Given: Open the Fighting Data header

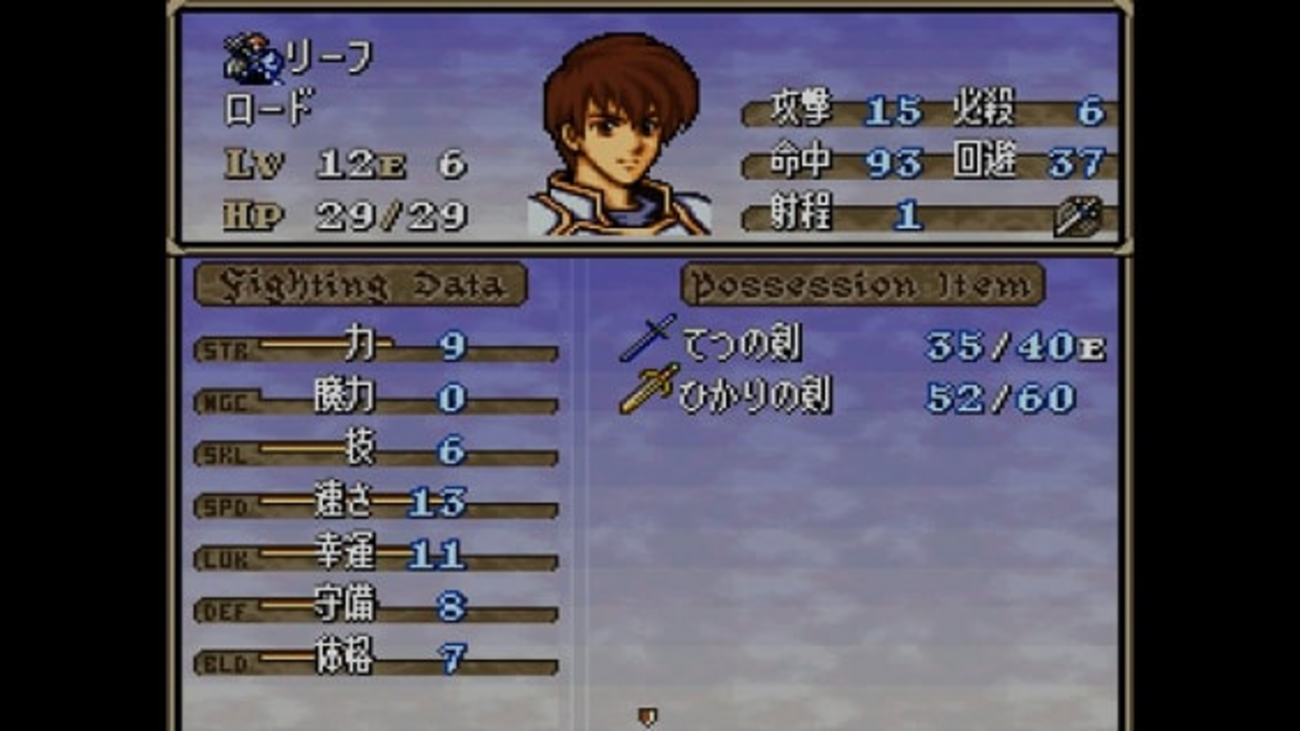Looking at the screenshot, I should coord(360,285).
